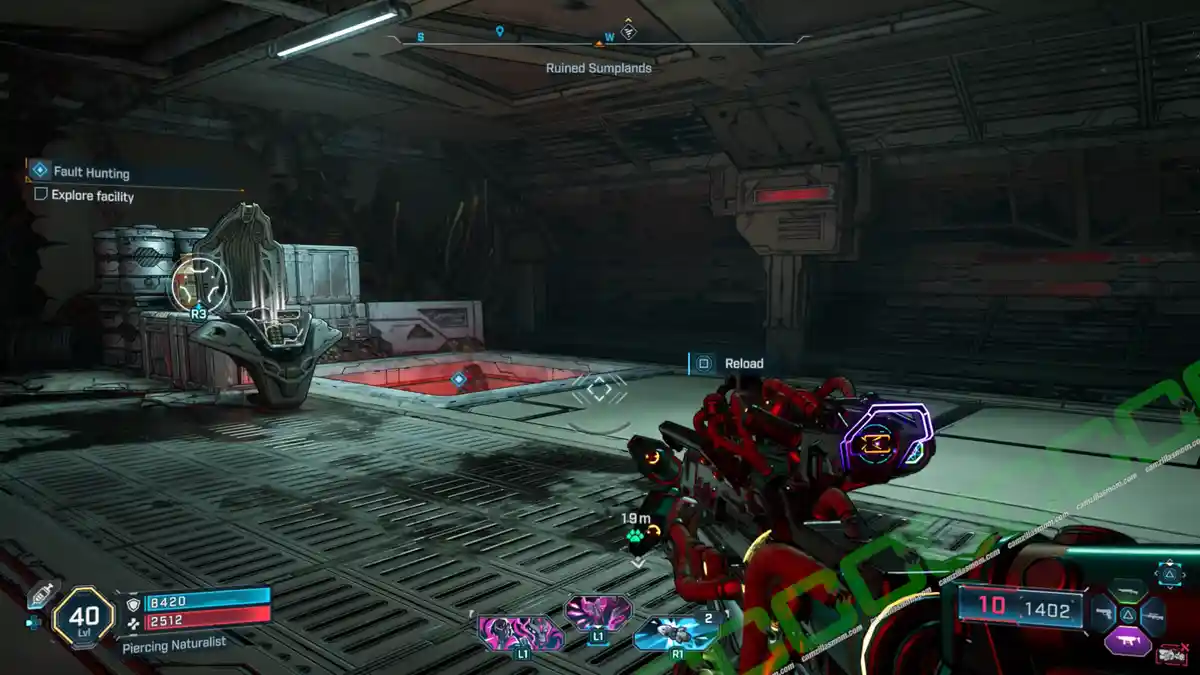Select the teal triangle d-pad indicator
The width and height of the screenshot is (1200, 675).
1169,572
